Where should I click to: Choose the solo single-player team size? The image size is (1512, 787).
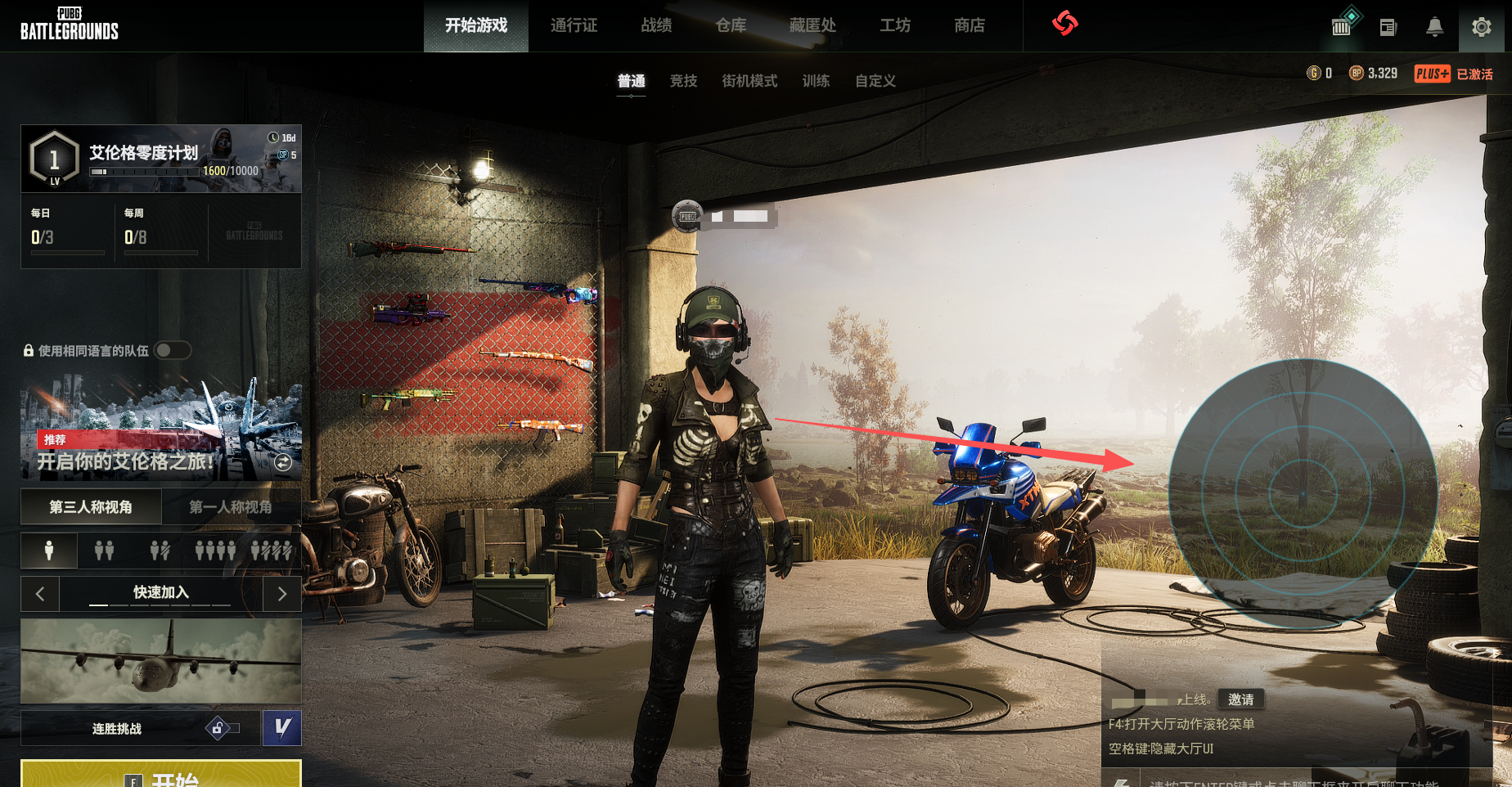coord(49,551)
